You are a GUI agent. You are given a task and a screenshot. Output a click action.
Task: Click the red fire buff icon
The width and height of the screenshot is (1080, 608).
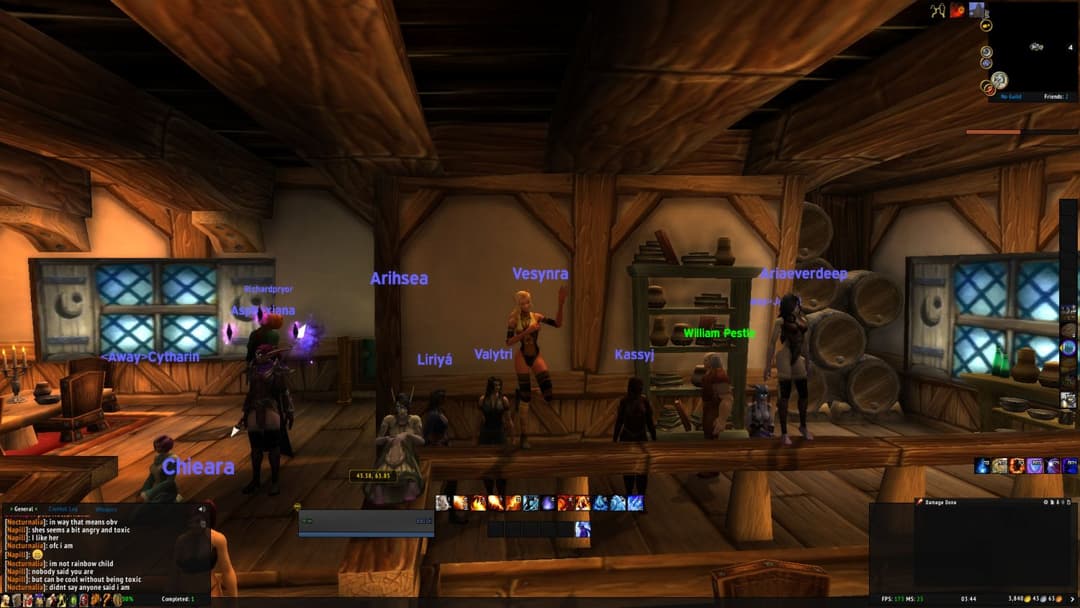pos(957,11)
